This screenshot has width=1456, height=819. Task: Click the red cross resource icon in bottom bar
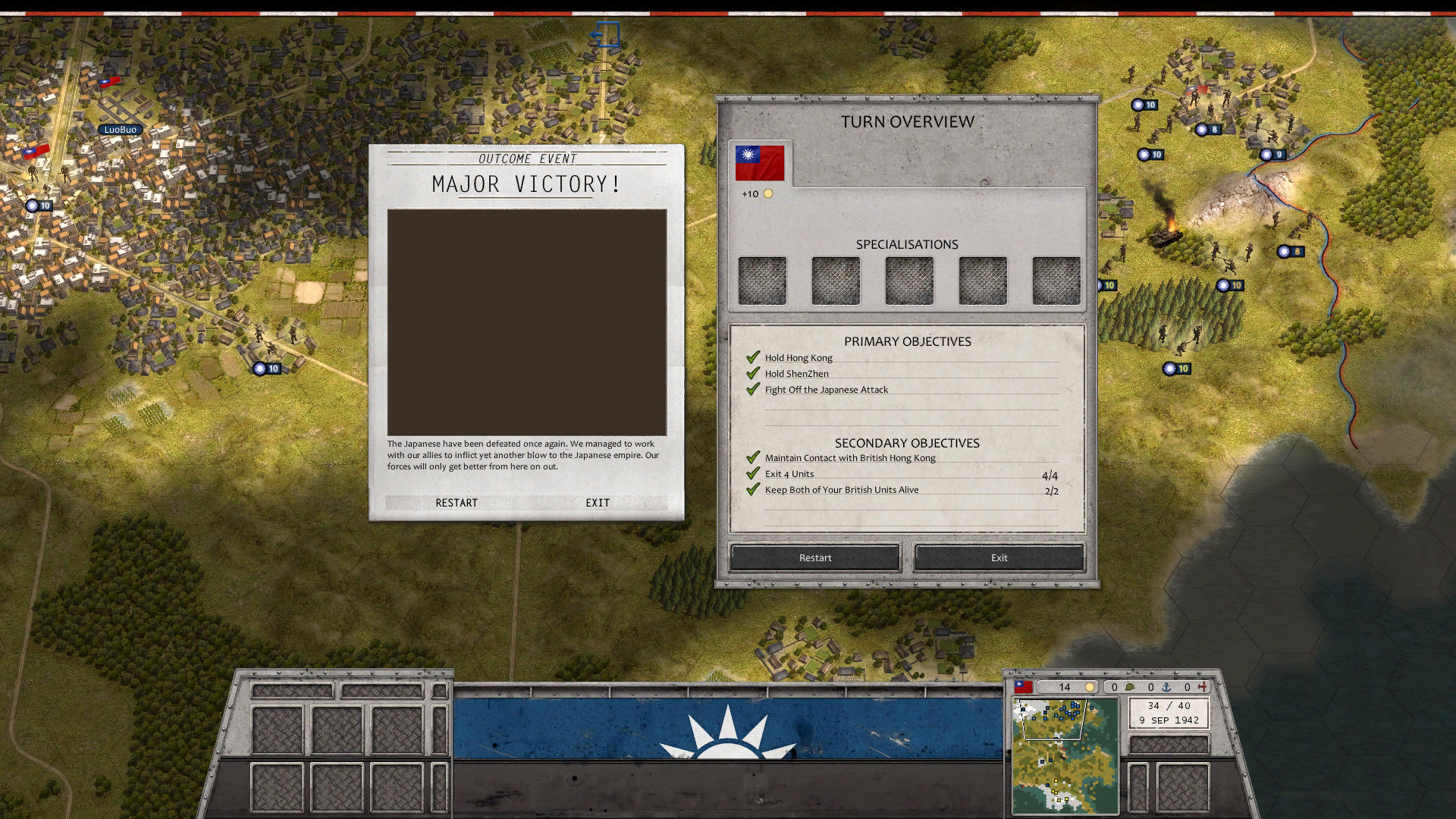(x=1204, y=687)
